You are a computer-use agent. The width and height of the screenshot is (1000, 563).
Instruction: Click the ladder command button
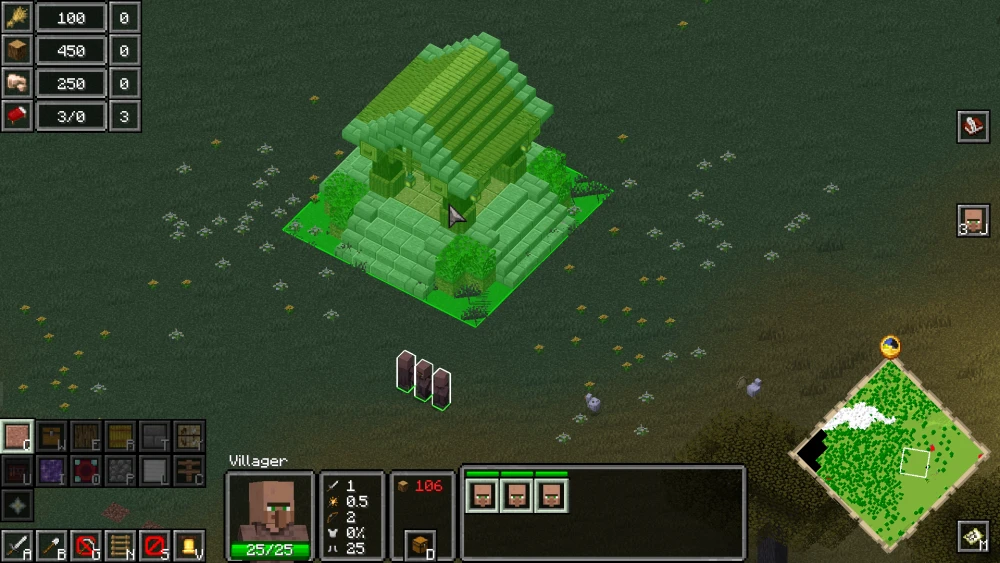click(x=120, y=546)
